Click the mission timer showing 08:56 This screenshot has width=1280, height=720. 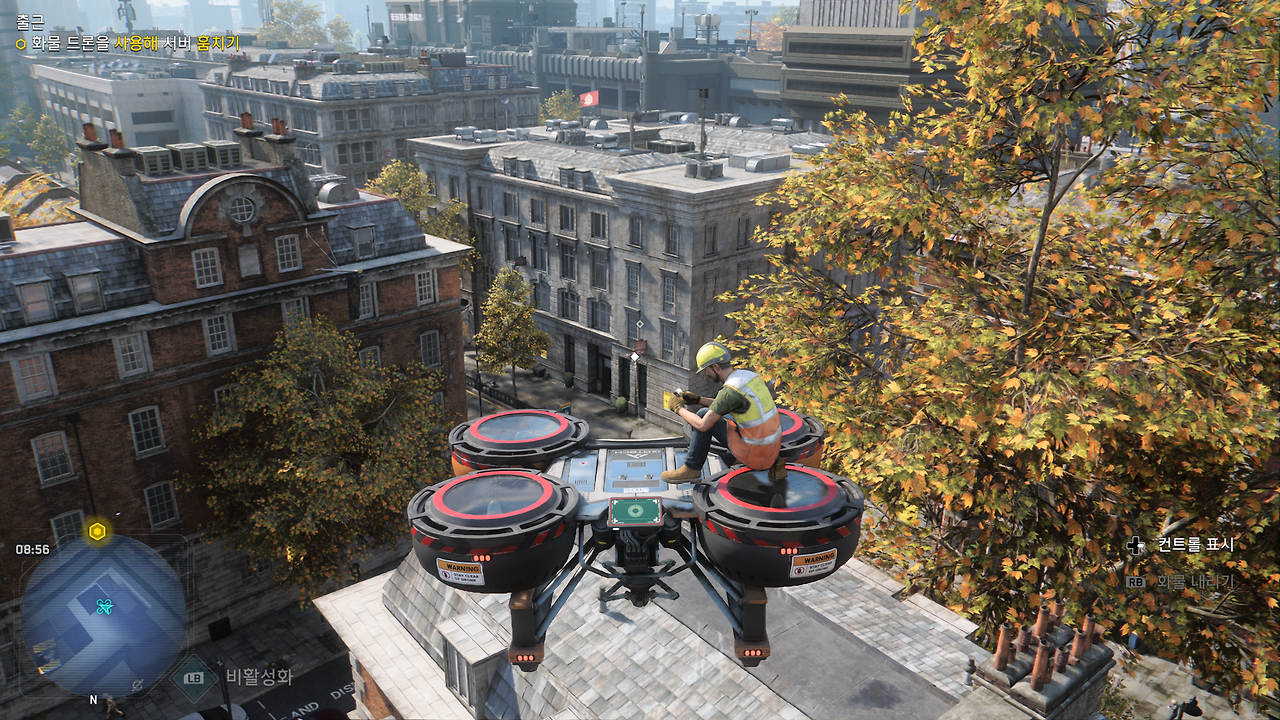coord(32,548)
